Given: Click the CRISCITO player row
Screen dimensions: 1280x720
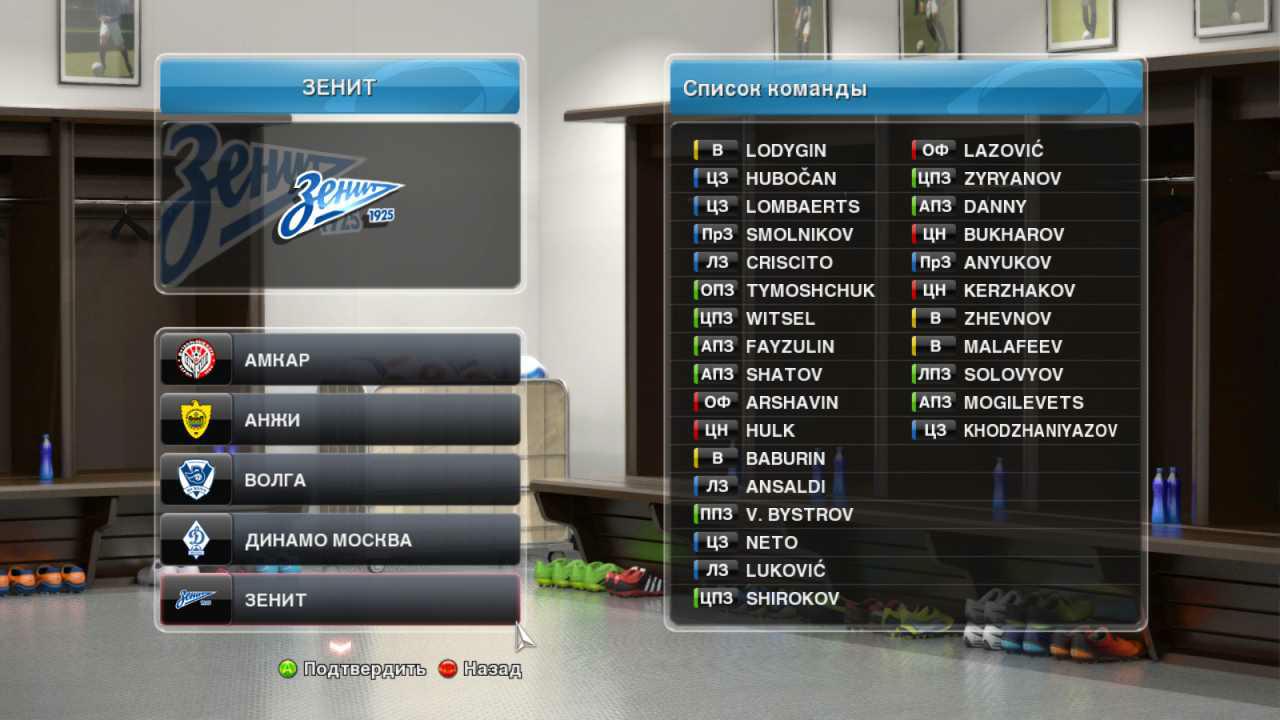Looking at the screenshot, I should tap(788, 263).
